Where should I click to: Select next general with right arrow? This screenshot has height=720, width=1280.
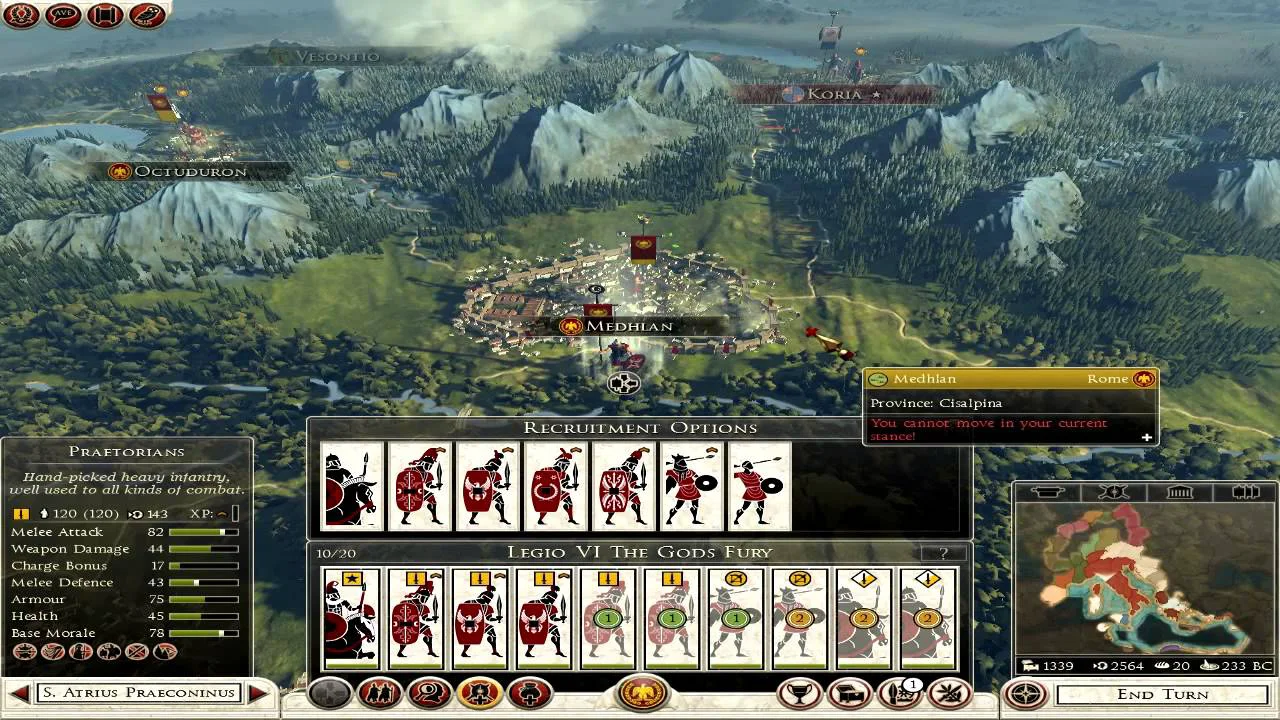point(259,692)
